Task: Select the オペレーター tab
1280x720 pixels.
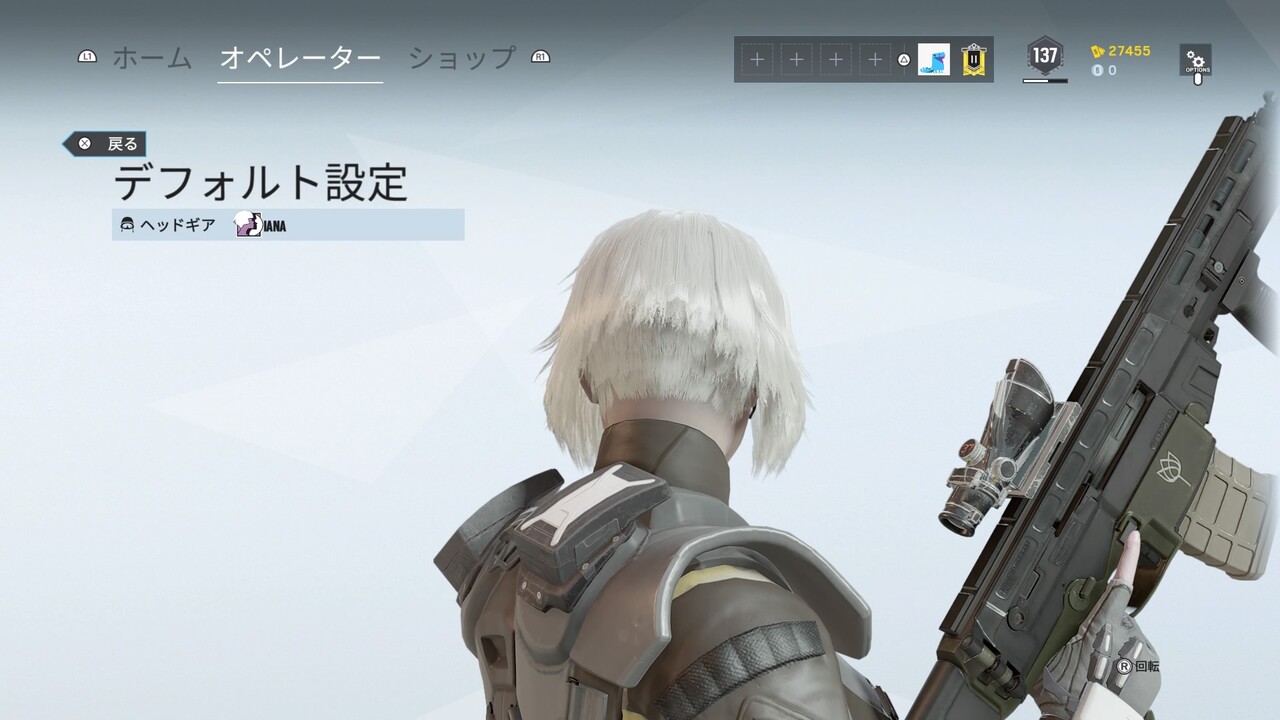Action: [x=300, y=58]
